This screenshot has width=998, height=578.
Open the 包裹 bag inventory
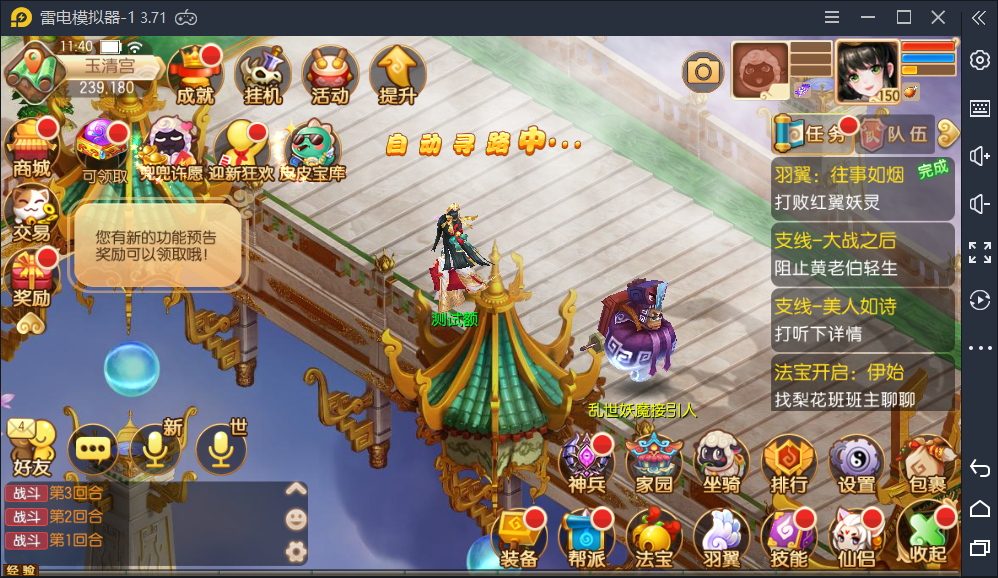(x=924, y=463)
